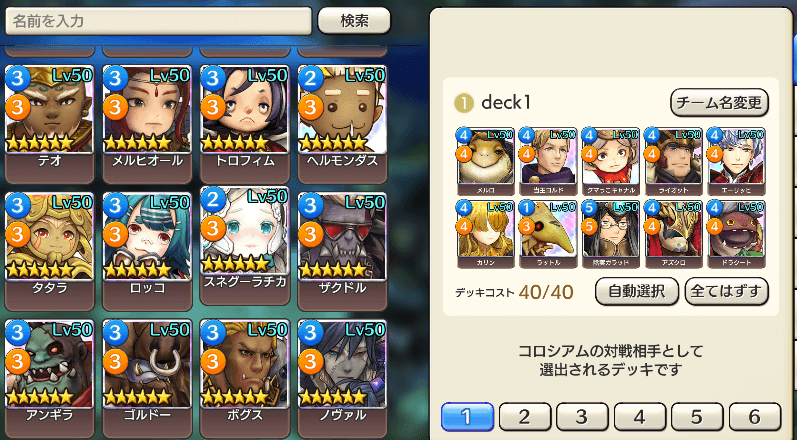Open チーム名変更 to rename the team
This screenshot has width=797, height=440.
718,102
